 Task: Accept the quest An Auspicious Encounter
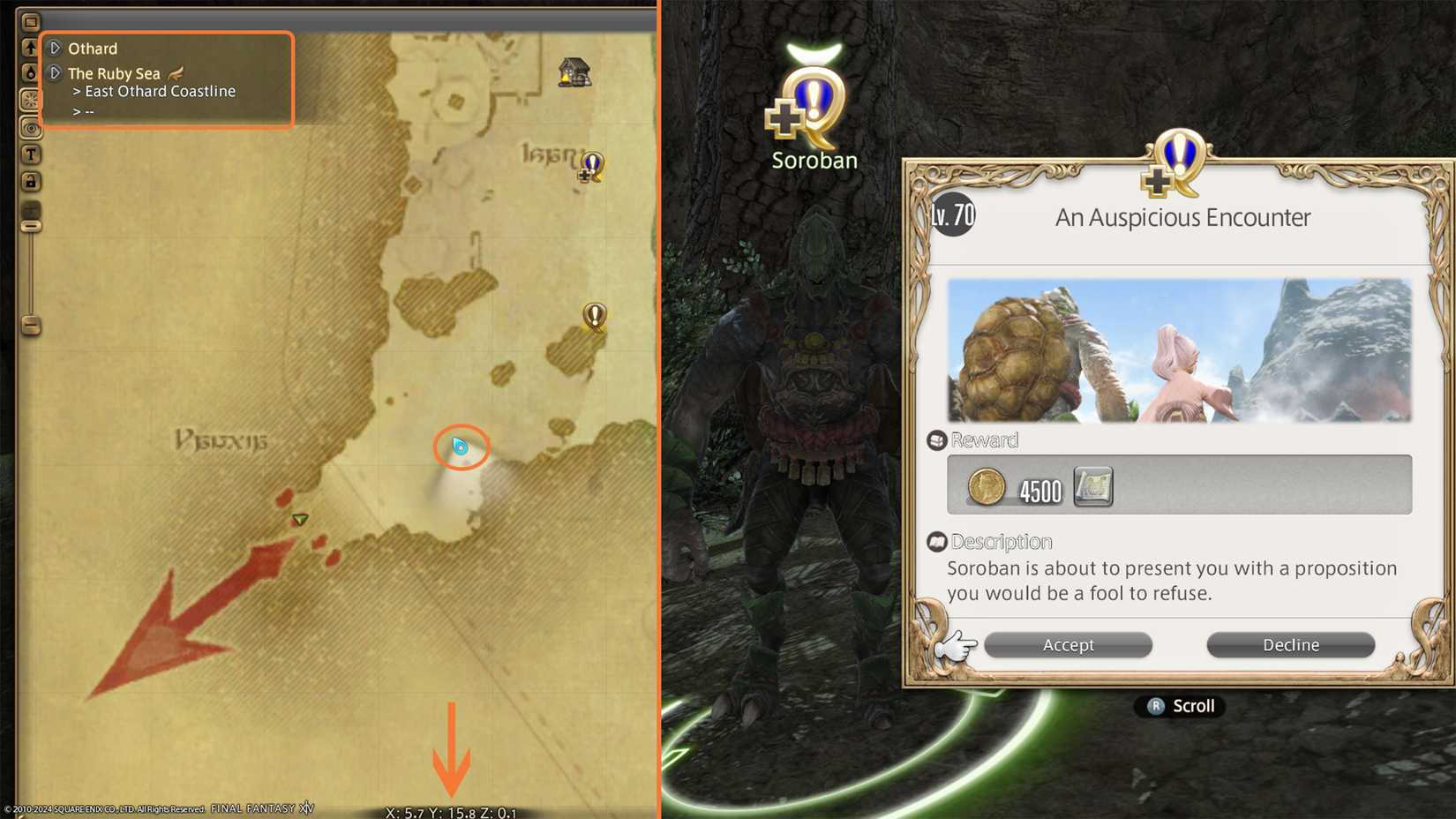[x=1068, y=644]
